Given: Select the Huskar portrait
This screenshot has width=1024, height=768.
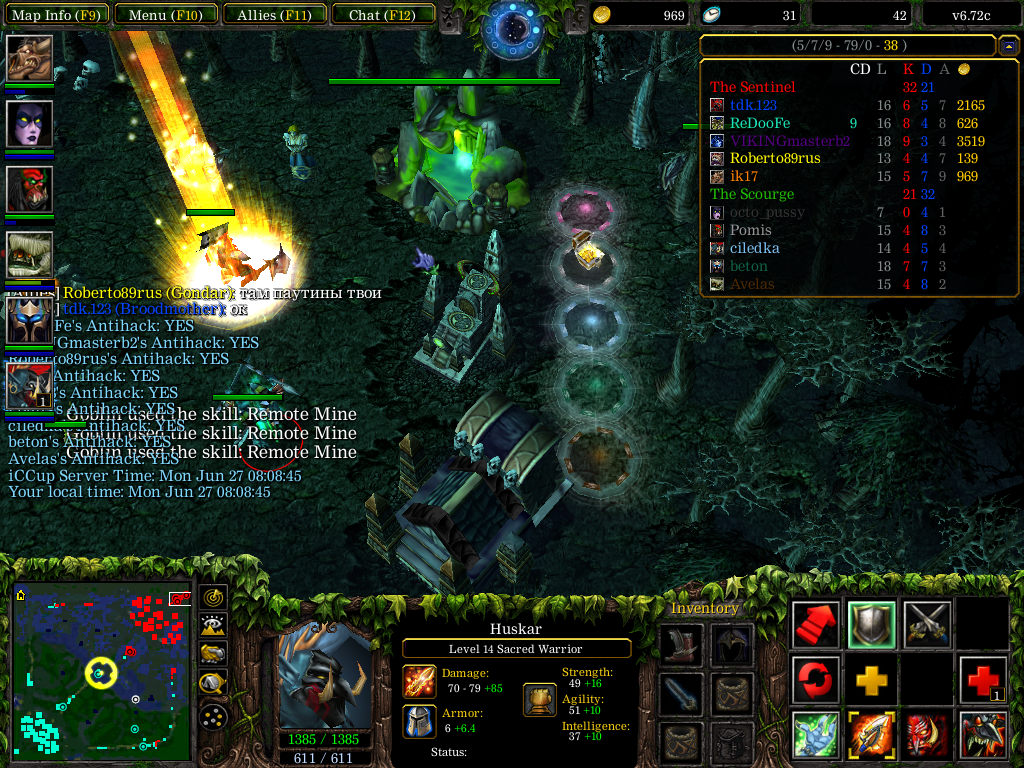Looking at the screenshot, I should pos(323,675).
